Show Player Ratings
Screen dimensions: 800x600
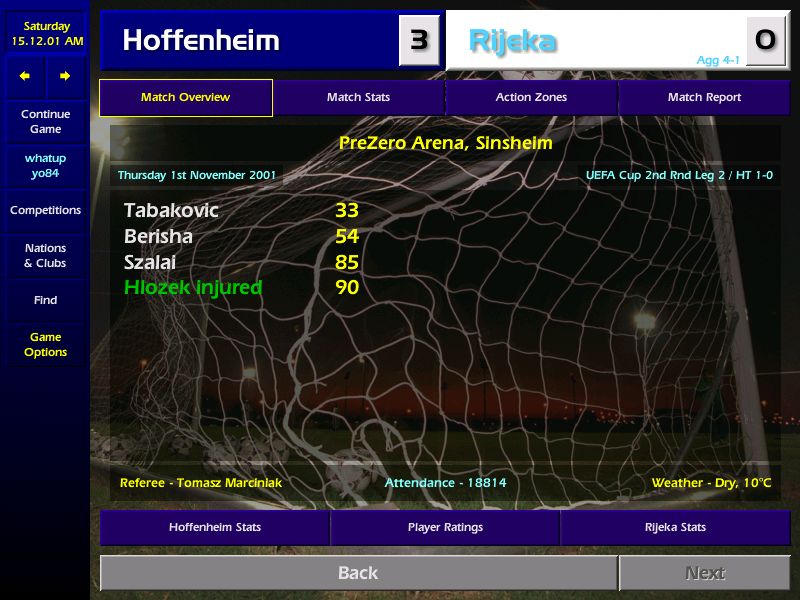coord(445,527)
